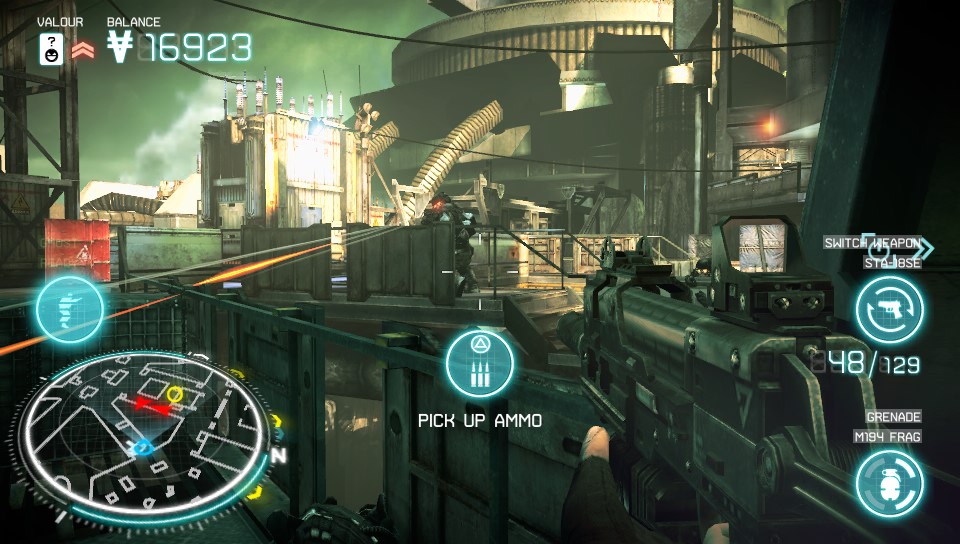This screenshot has width=960, height=544.
Task: Activate the melee touch button above the radar
Action: pyautogui.click(x=70, y=310)
